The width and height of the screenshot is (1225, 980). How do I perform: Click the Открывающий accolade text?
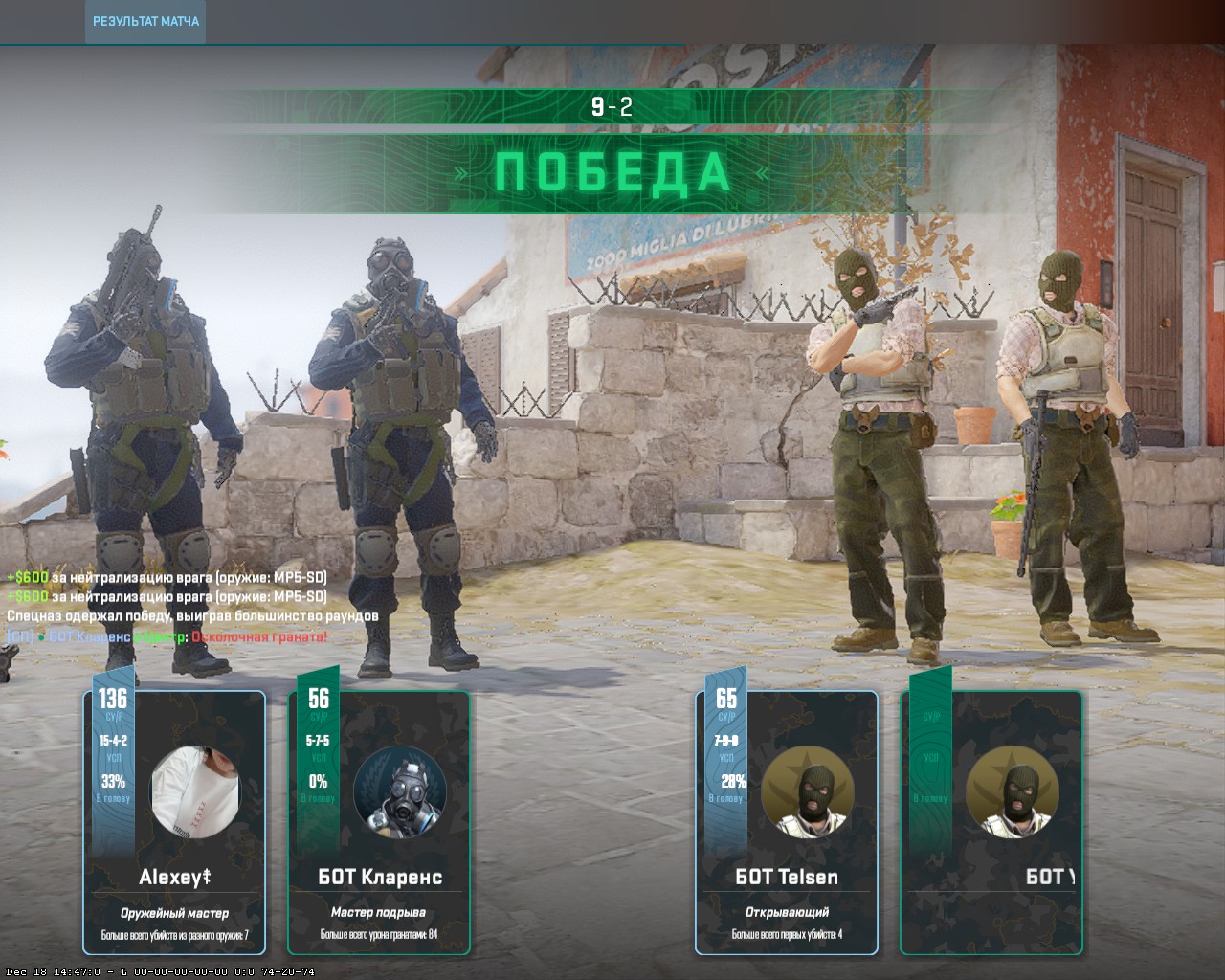790,912
